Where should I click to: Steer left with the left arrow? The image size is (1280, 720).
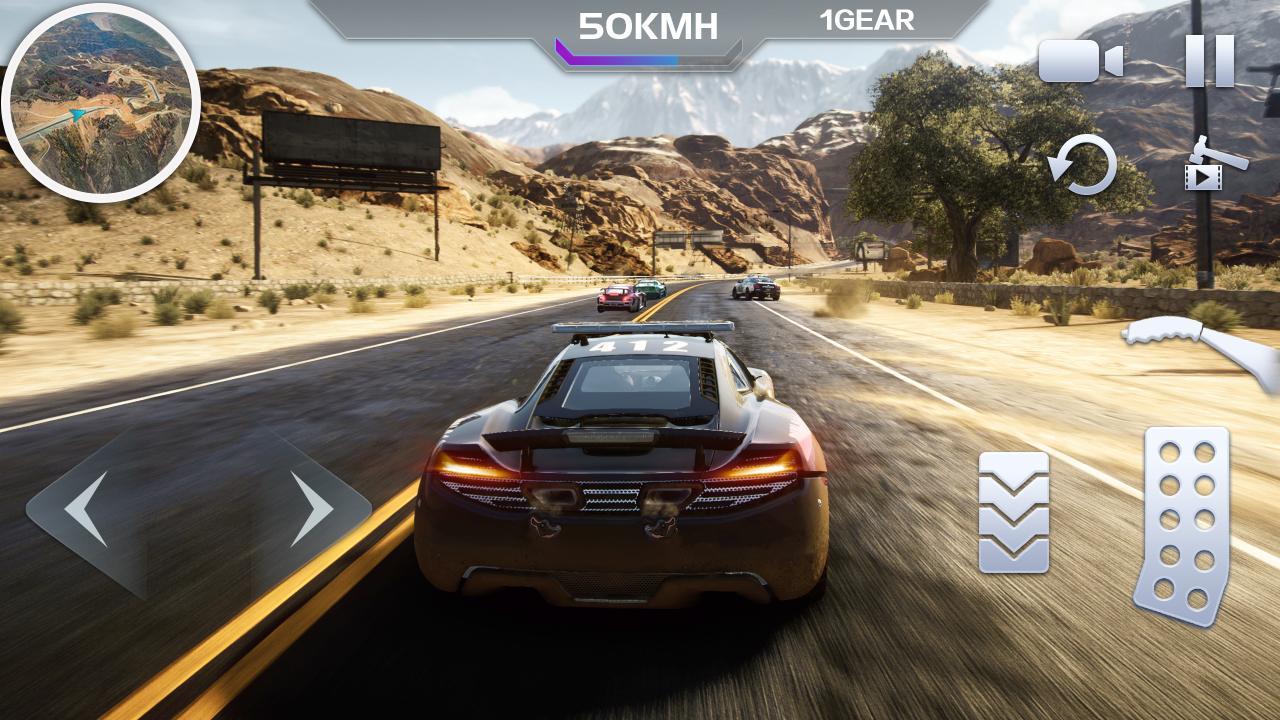(87, 509)
